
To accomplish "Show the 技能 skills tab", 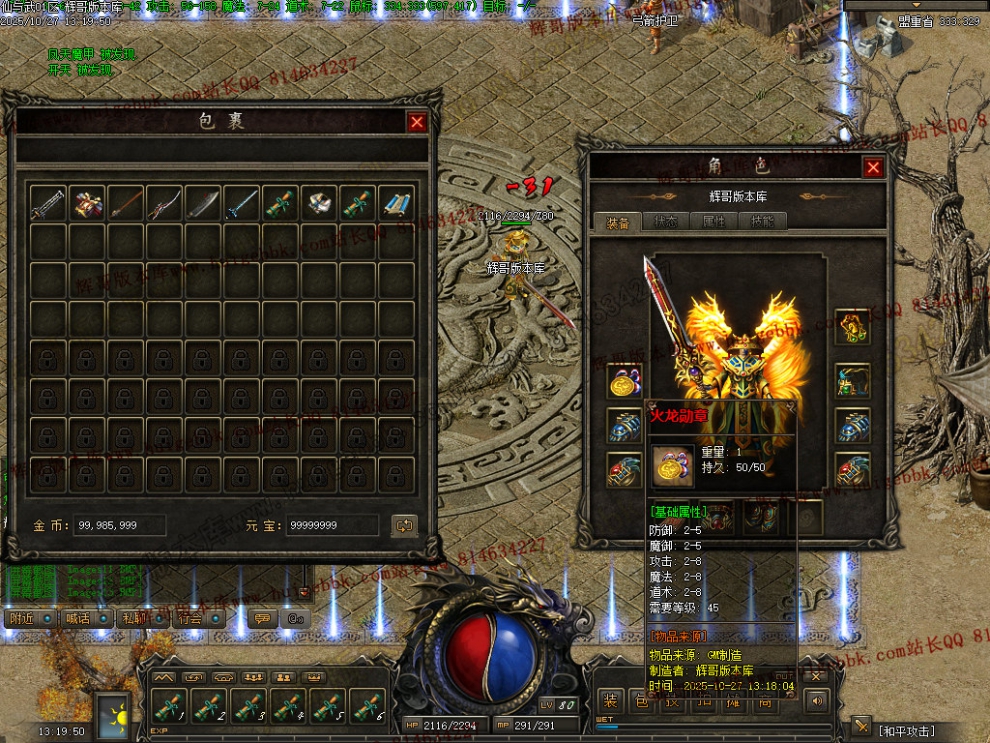I will tap(762, 223).
